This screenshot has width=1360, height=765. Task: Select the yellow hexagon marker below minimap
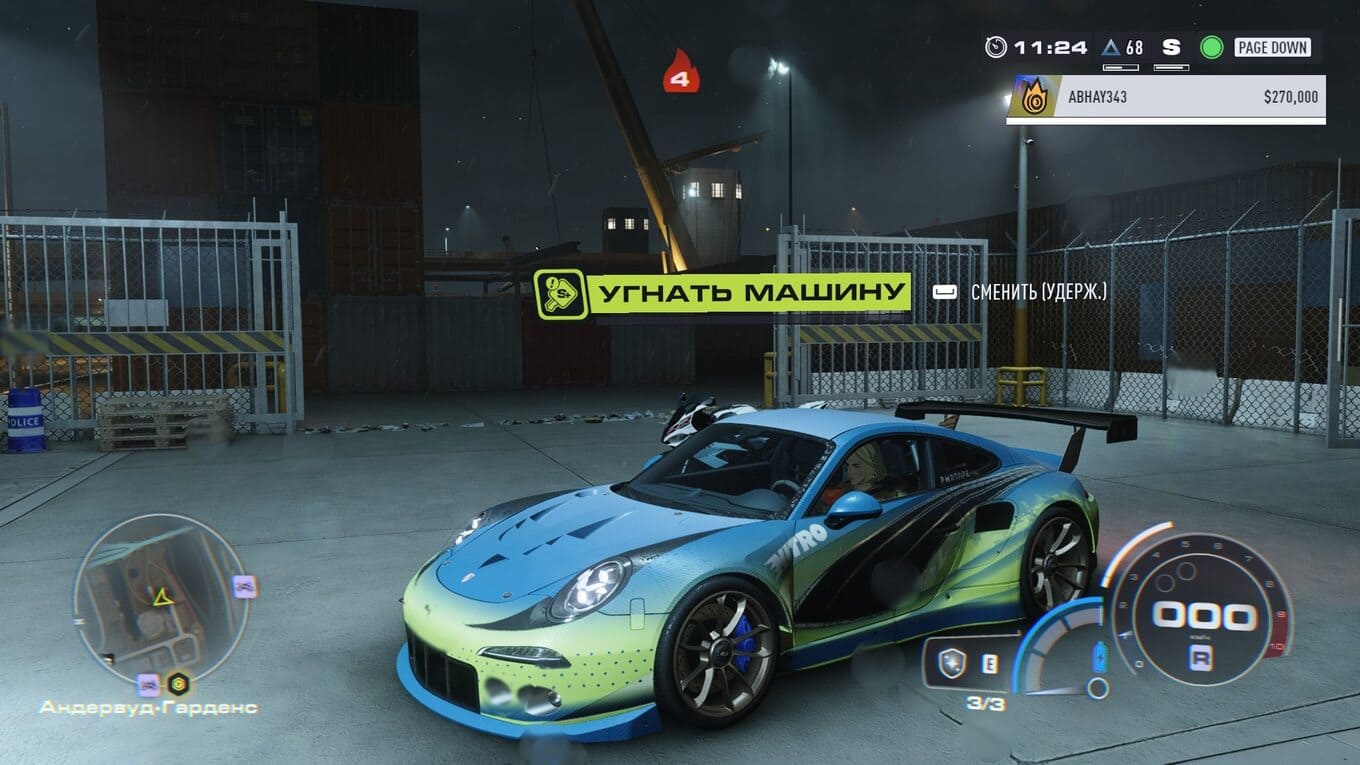pos(178,685)
